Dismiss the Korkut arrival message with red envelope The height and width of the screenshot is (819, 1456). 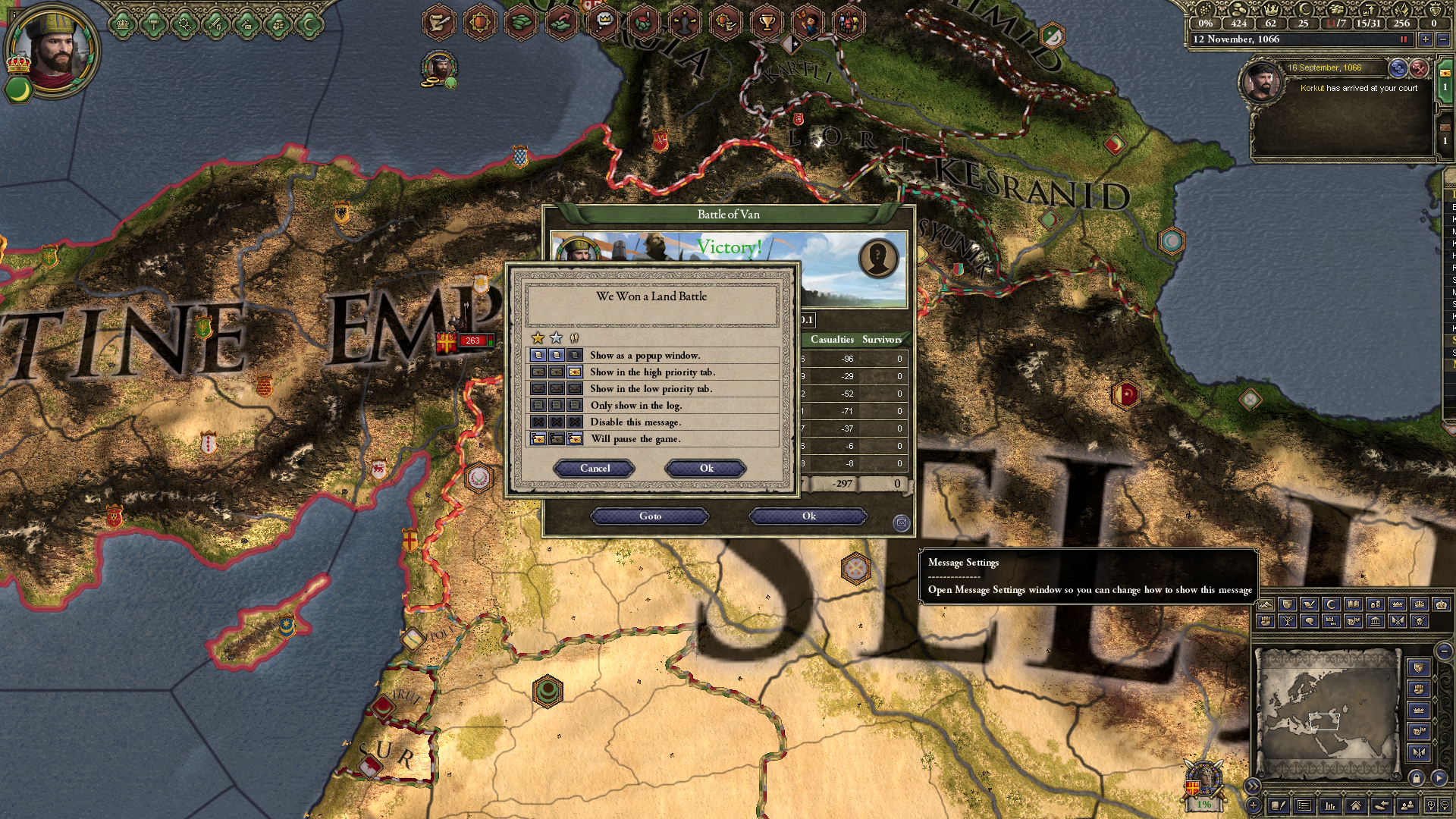tap(1419, 68)
